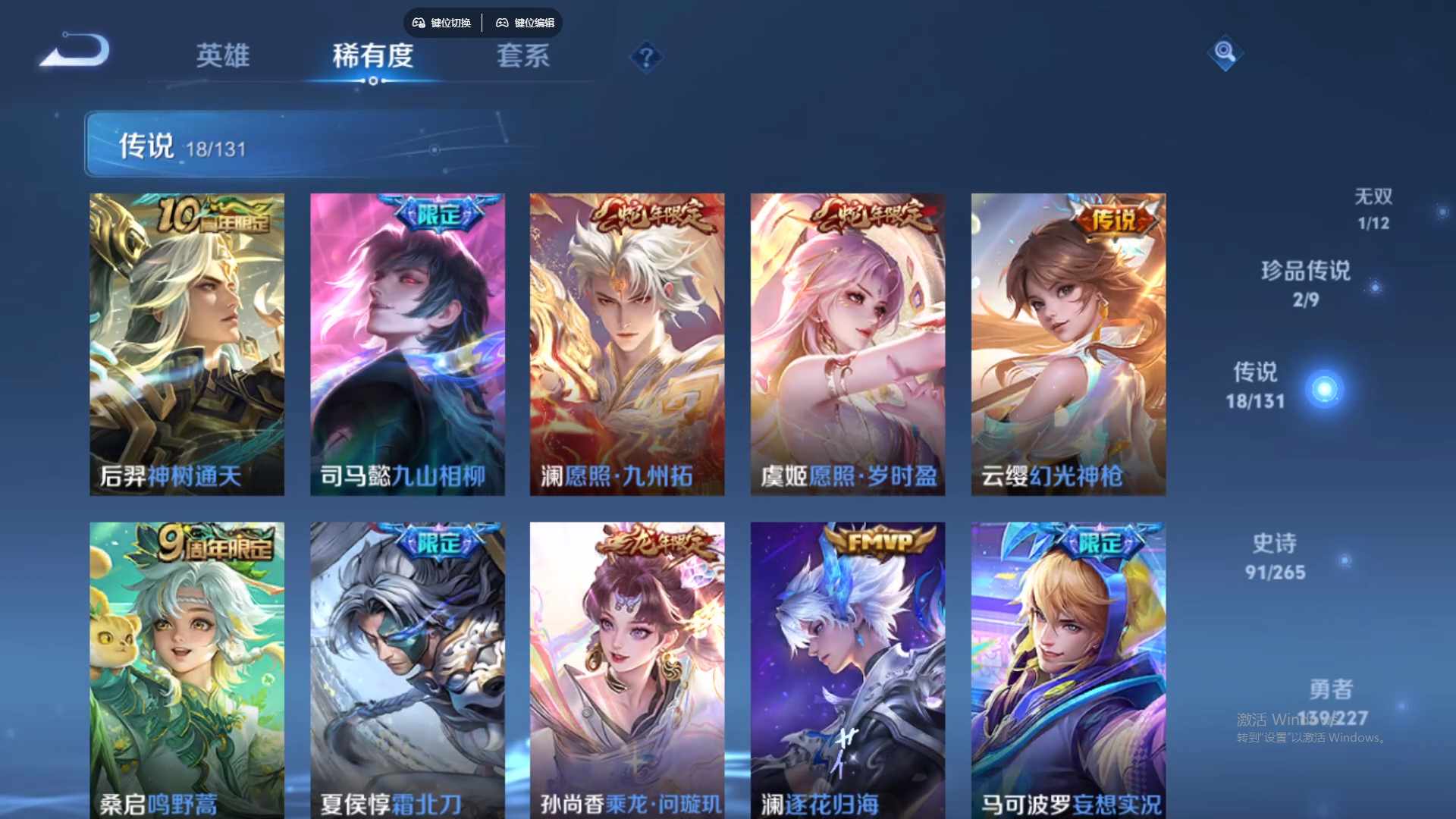This screenshot has width=1456, height=819.
Task: Select the 夏侯惇霜北刀 skin thumbnail
Action: 407,667
